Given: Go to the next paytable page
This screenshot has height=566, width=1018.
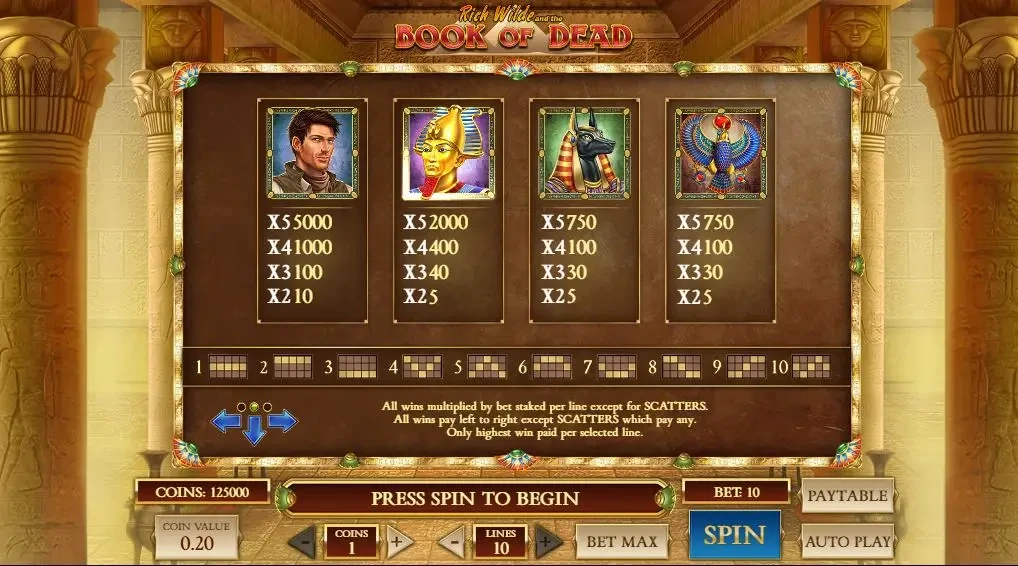Looking at the screenshot, I should coord(283,421).
